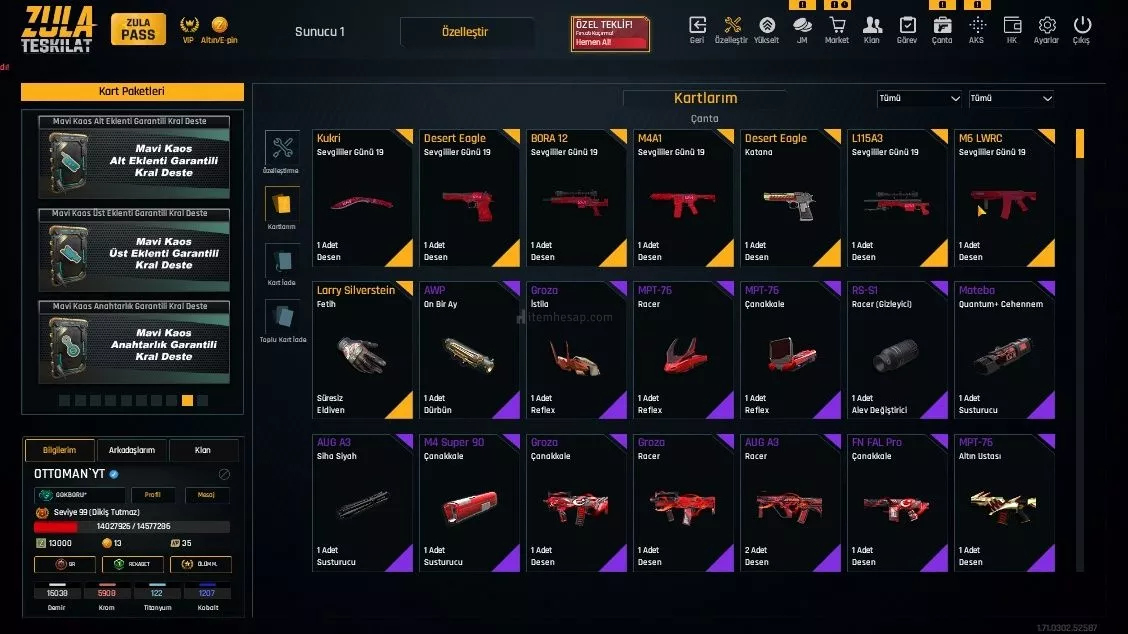Open the Zula Pass button

[x=138, y=29]
